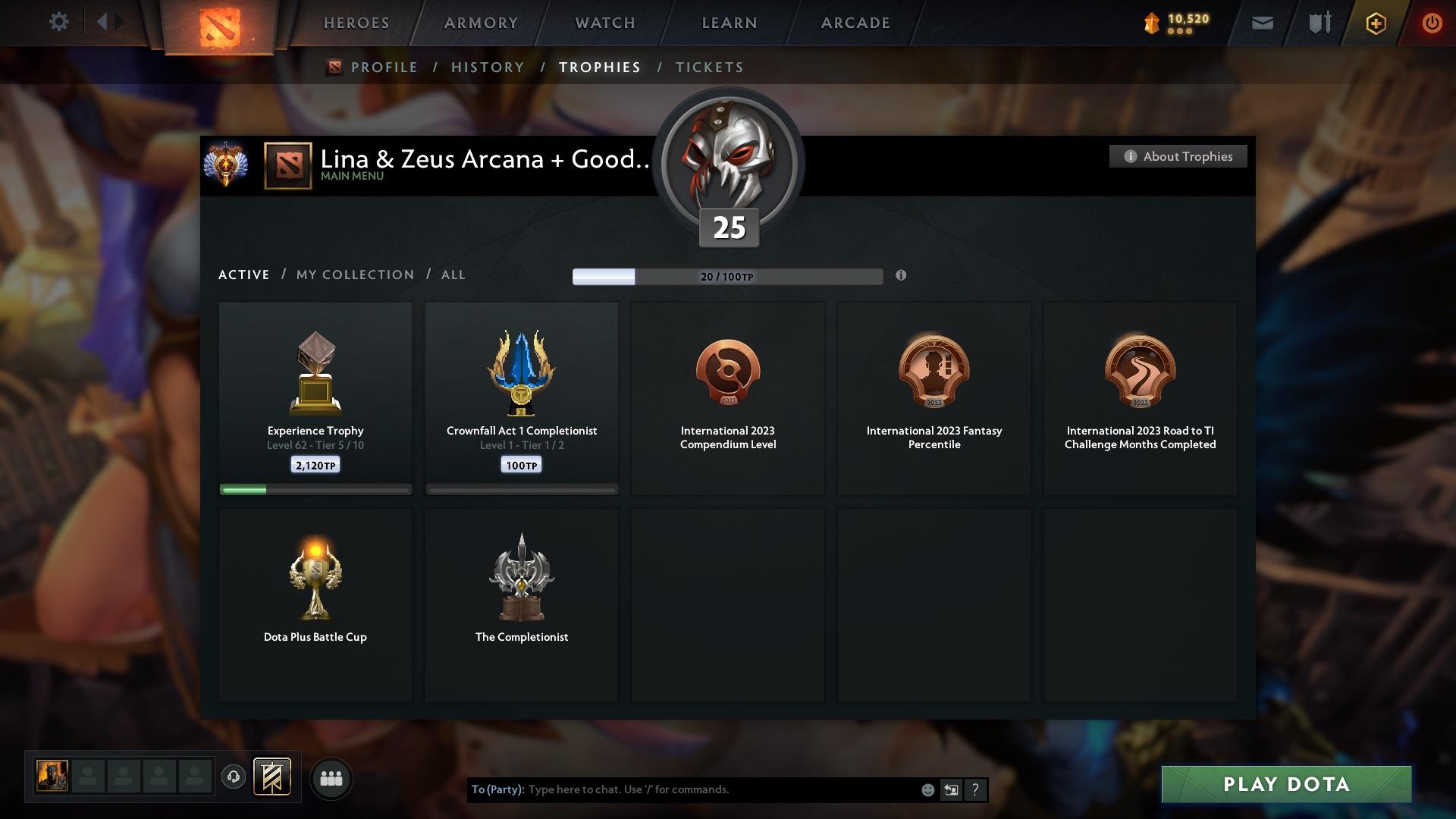1456x819 pixels.
Task: Open the mail notifications envelope
Action: tap(1261, 23)
